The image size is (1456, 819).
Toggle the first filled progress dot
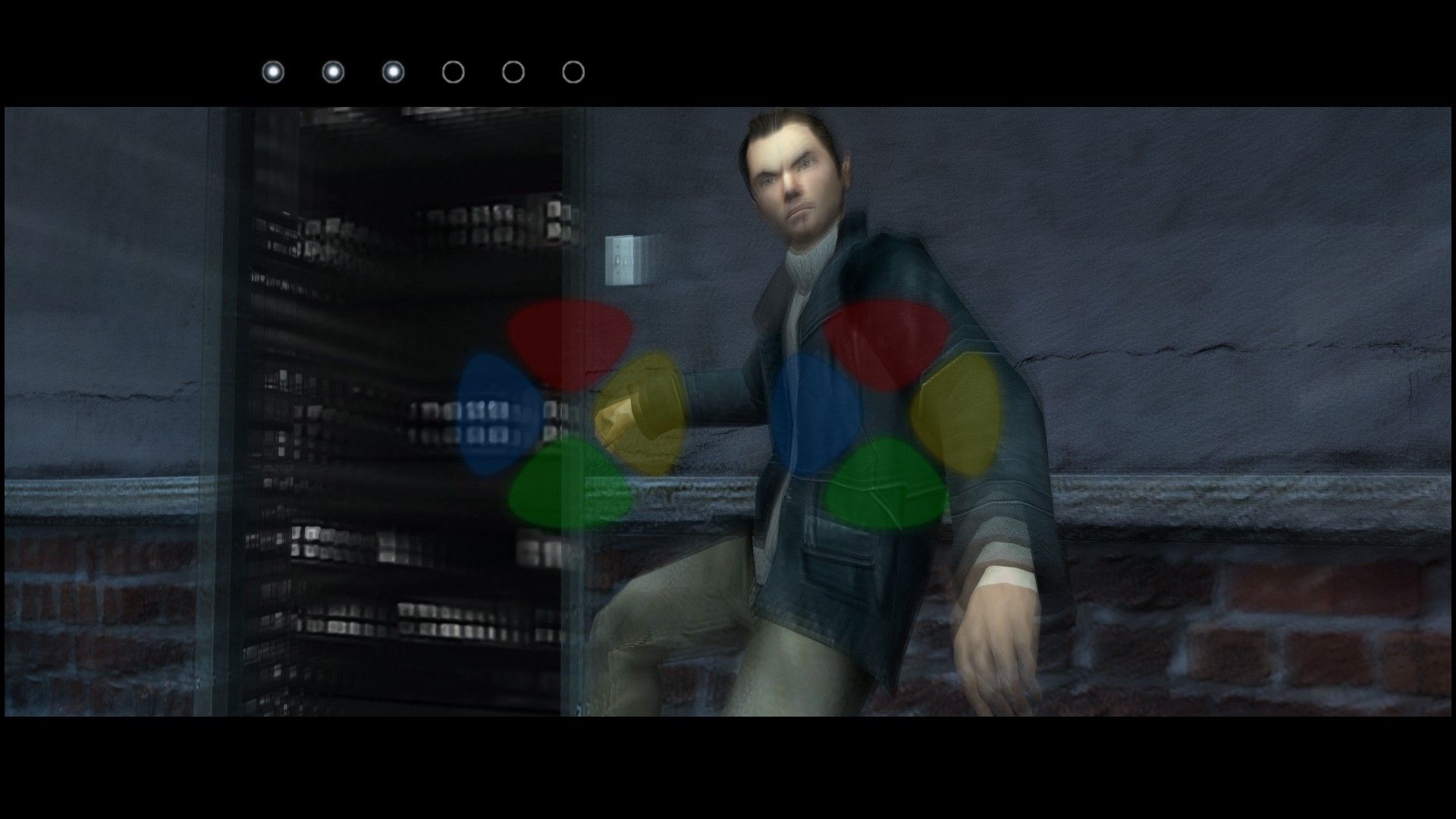pyautogui.click(x=273, y=72)
